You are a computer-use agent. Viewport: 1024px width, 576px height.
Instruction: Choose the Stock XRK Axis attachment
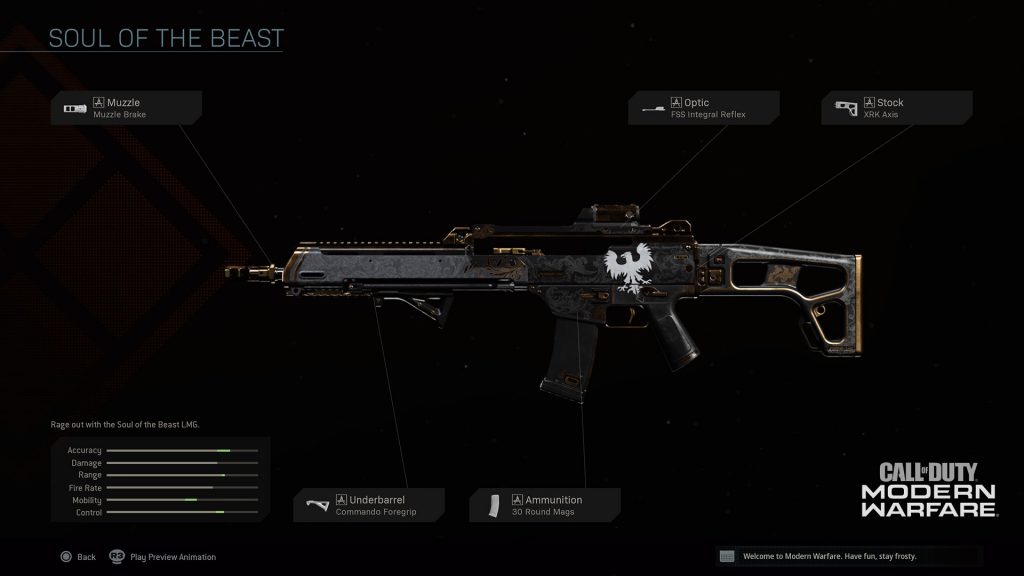896,108
